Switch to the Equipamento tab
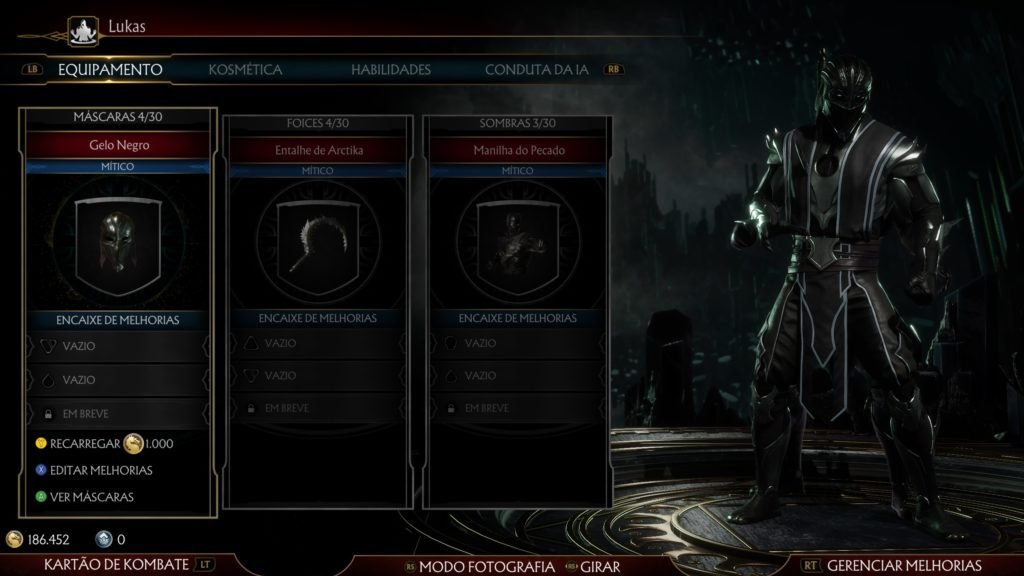The height and width of the screenshot is (576, 1024). pos(110,70)
